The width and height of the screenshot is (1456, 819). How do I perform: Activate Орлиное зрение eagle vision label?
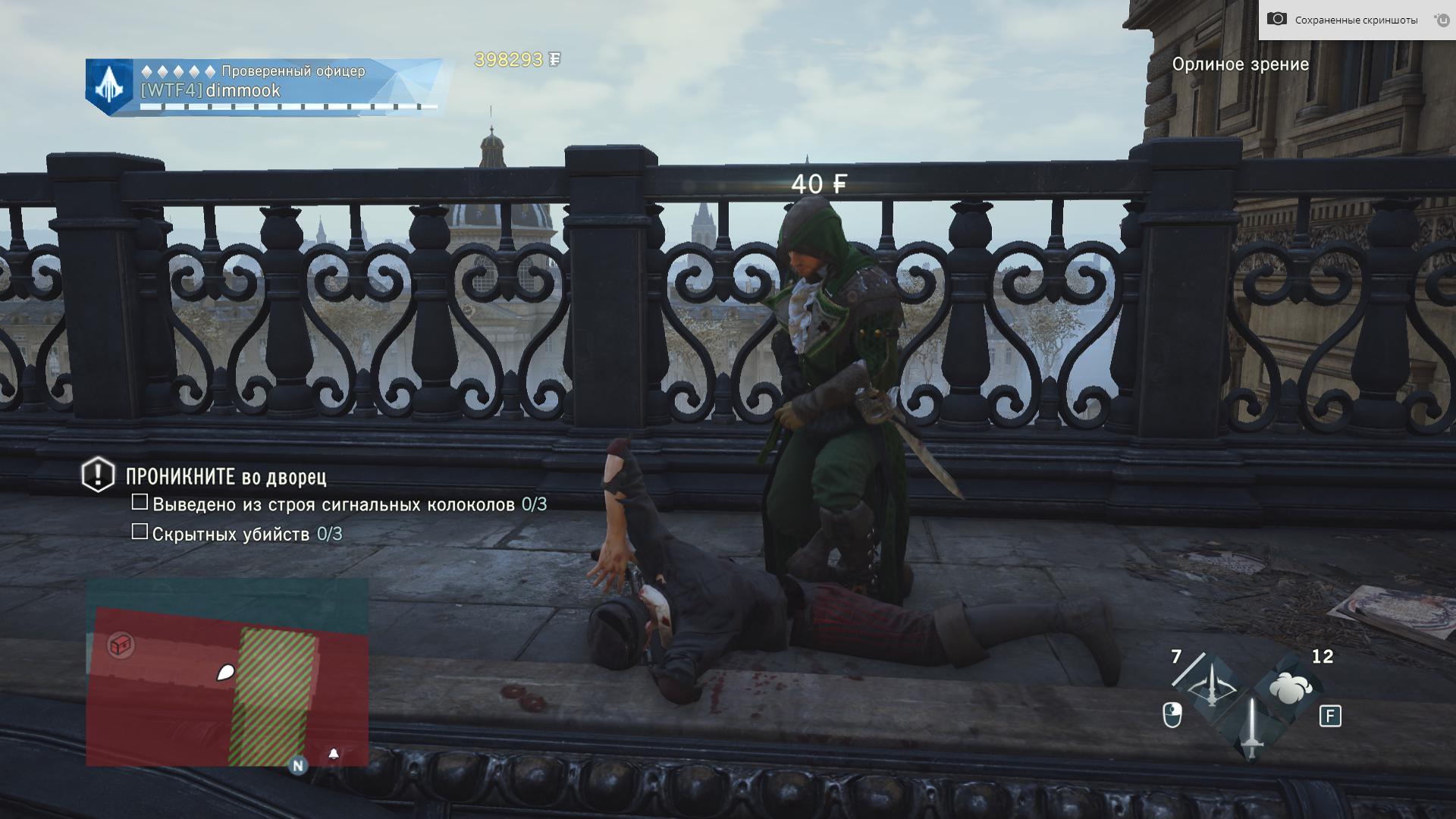(1240, 64)
